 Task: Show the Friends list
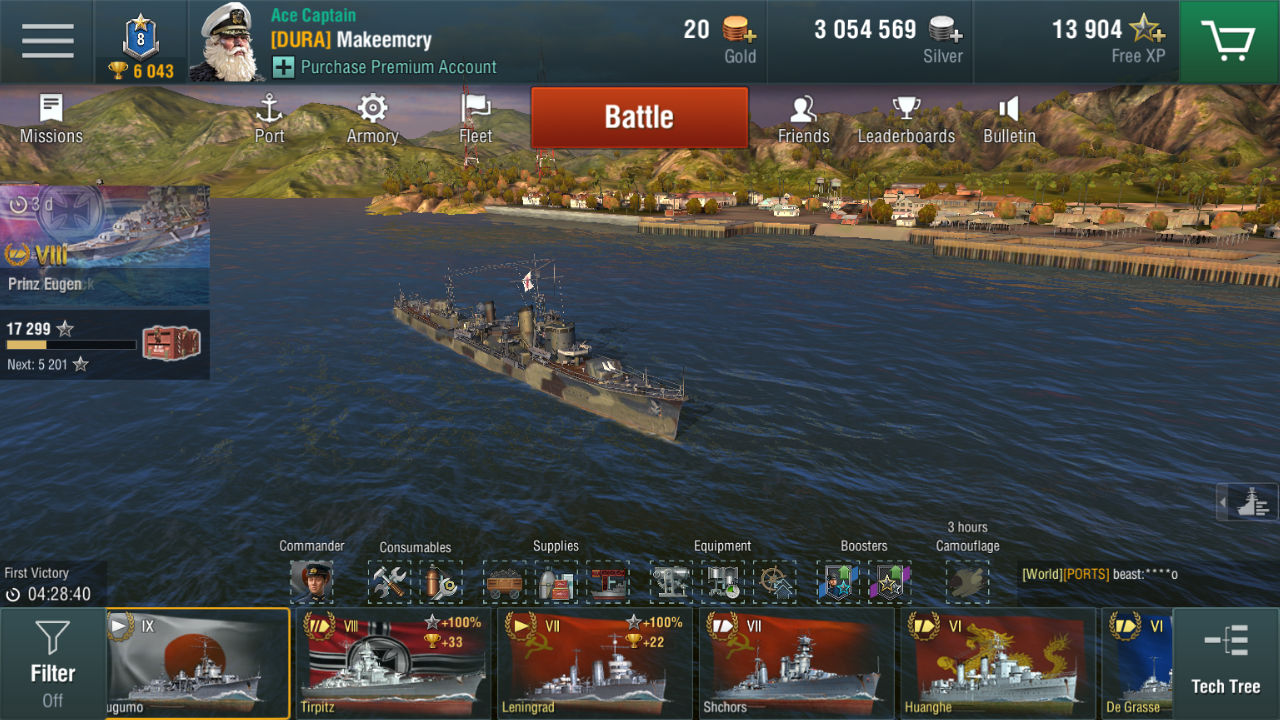point(803,119)
